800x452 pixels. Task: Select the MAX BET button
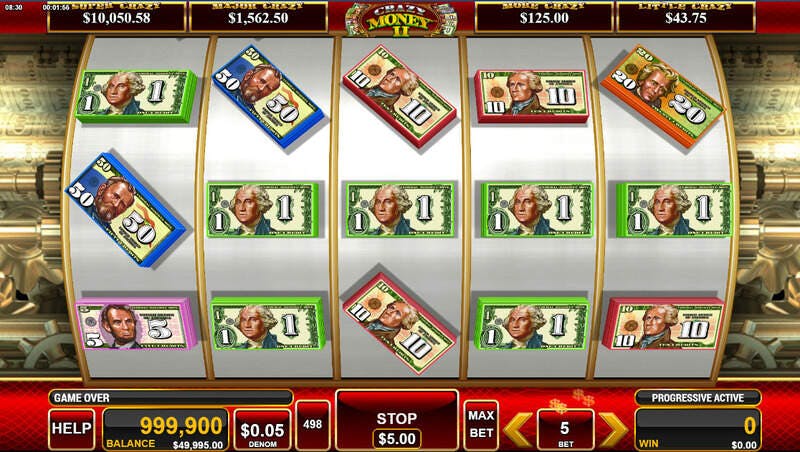click(x=481, y=424)
